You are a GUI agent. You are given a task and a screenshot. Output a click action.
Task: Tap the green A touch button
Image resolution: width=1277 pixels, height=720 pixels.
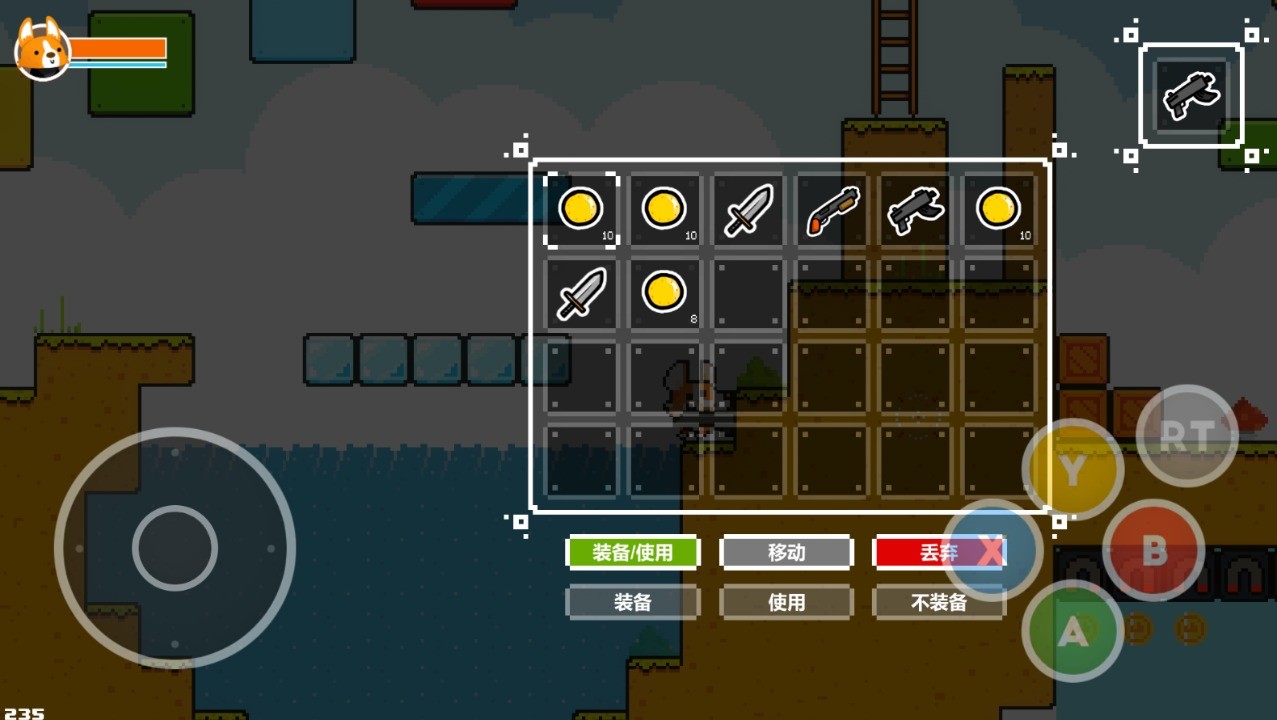[x=1073, y=631]
